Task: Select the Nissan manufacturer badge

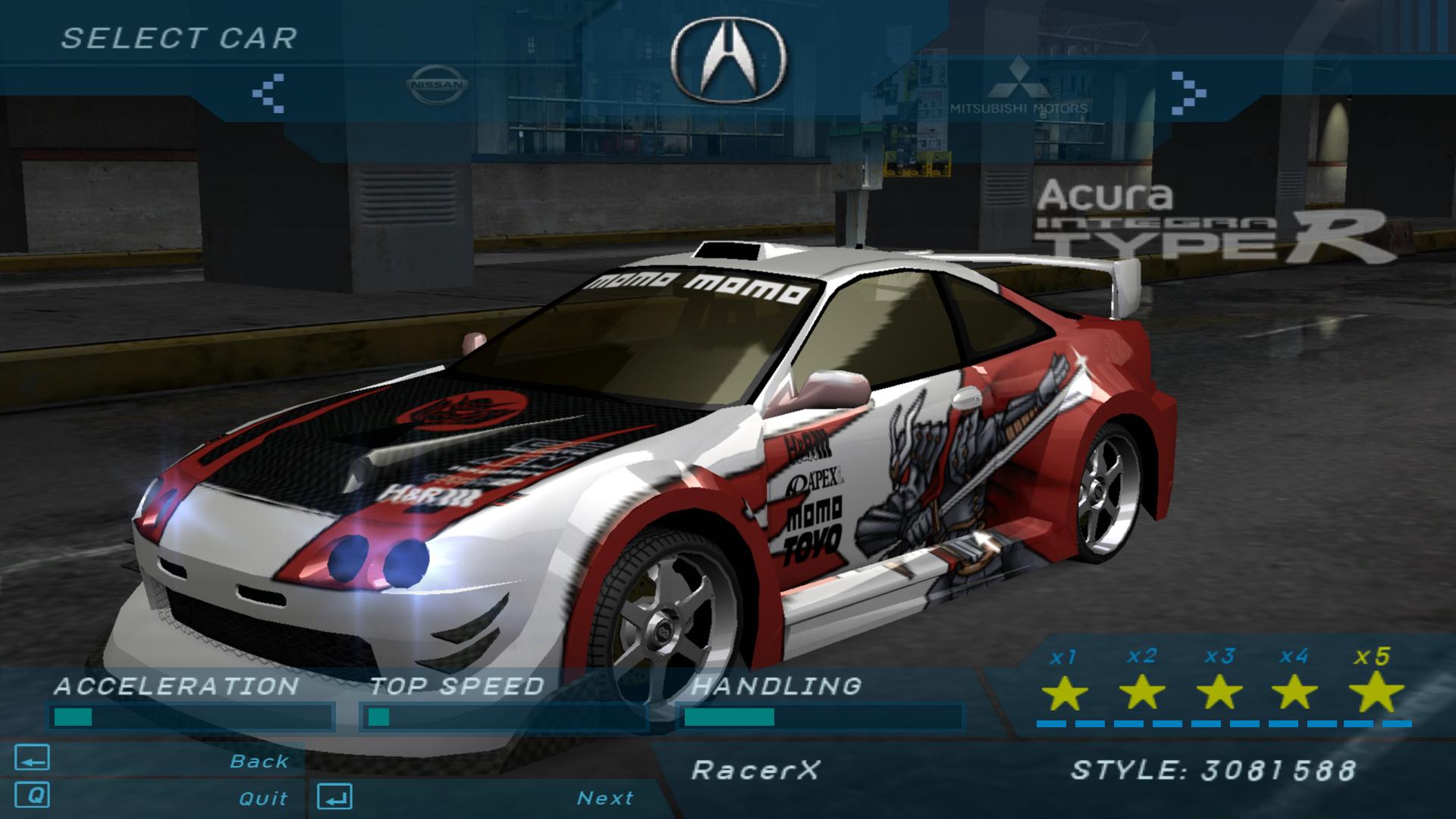Action: [x=436, y=83]
